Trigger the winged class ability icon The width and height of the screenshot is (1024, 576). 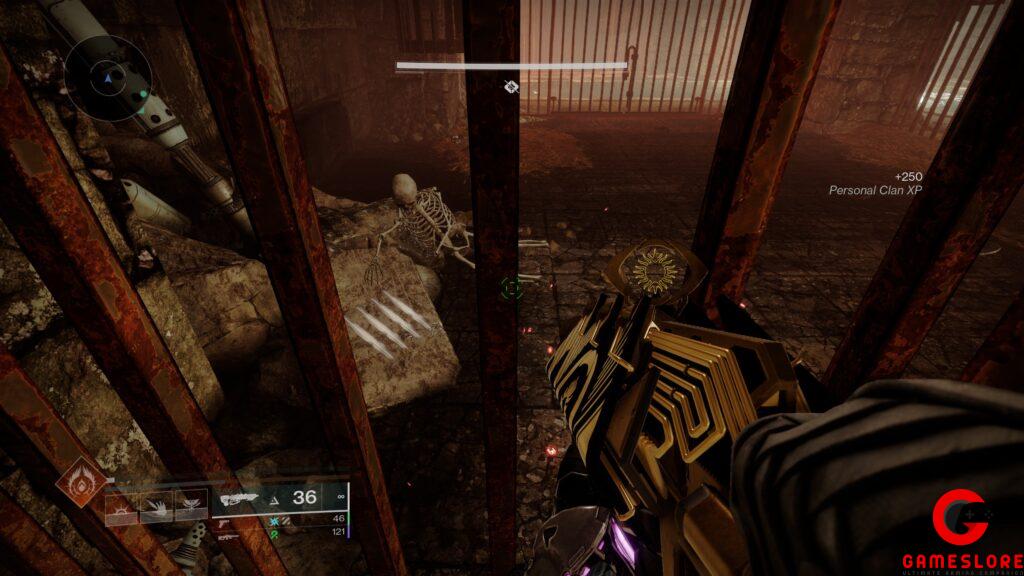[190, 505]
